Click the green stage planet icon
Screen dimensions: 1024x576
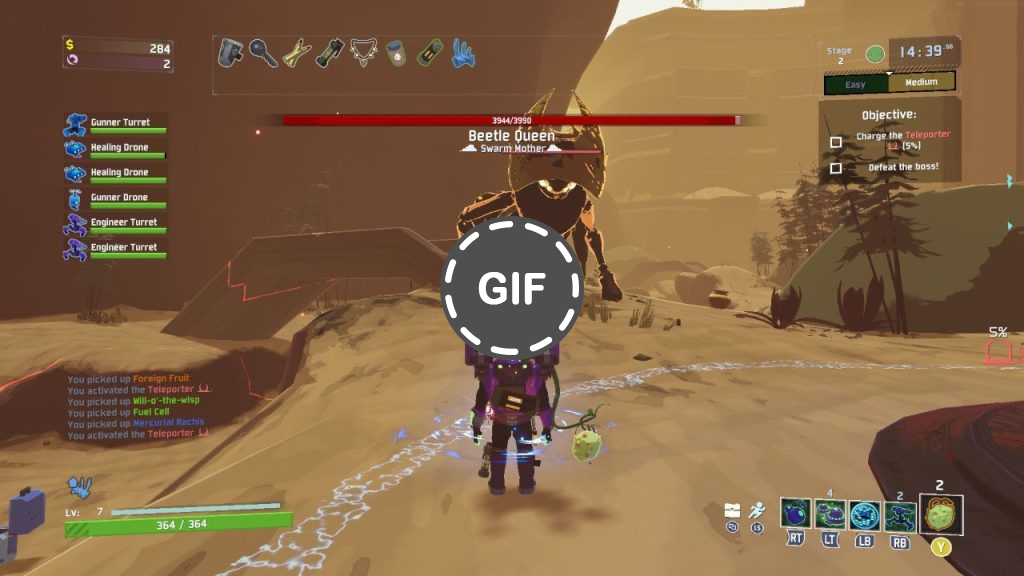tap(874, 53)
